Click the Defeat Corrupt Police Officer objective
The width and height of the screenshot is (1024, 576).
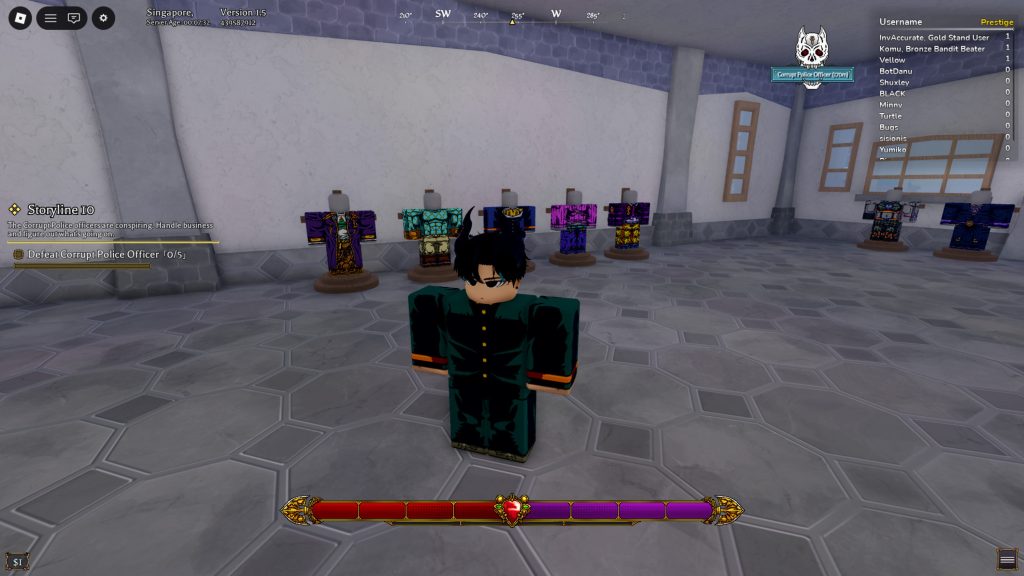point(100,255)
